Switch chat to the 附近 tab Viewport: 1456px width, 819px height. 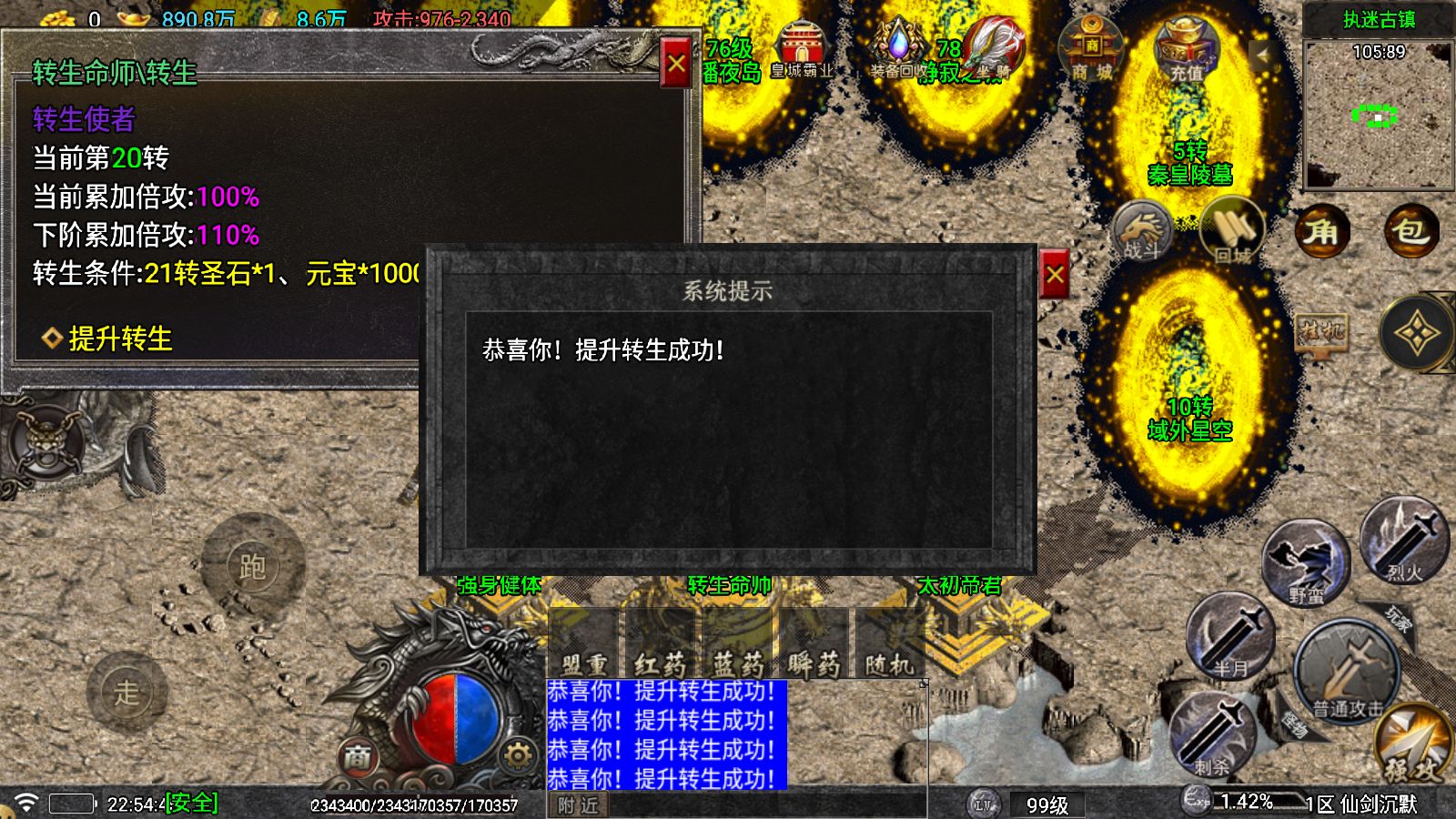577,805
